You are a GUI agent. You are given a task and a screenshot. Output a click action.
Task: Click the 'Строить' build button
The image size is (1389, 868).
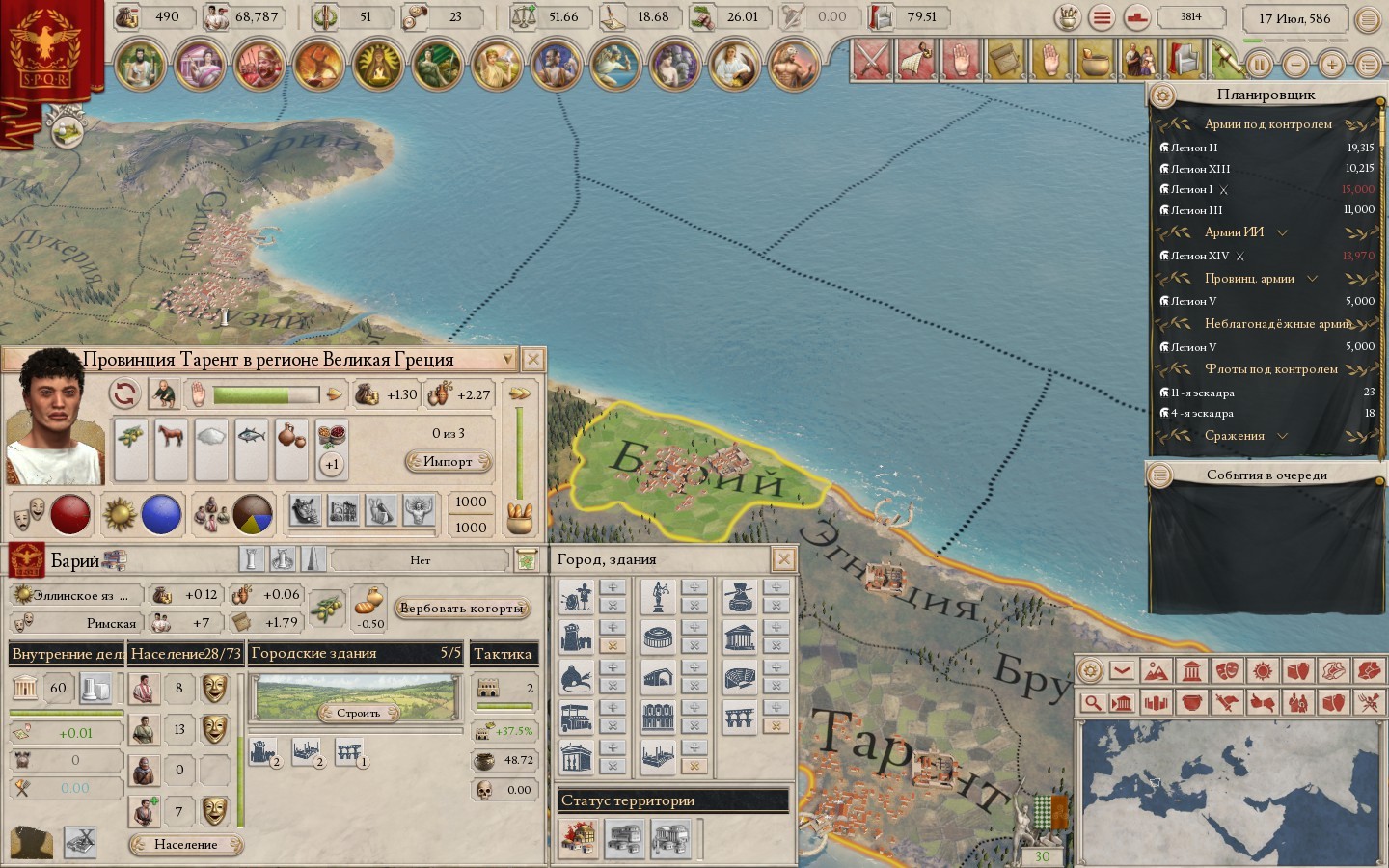pyautogui.click(x=358, y=713)
